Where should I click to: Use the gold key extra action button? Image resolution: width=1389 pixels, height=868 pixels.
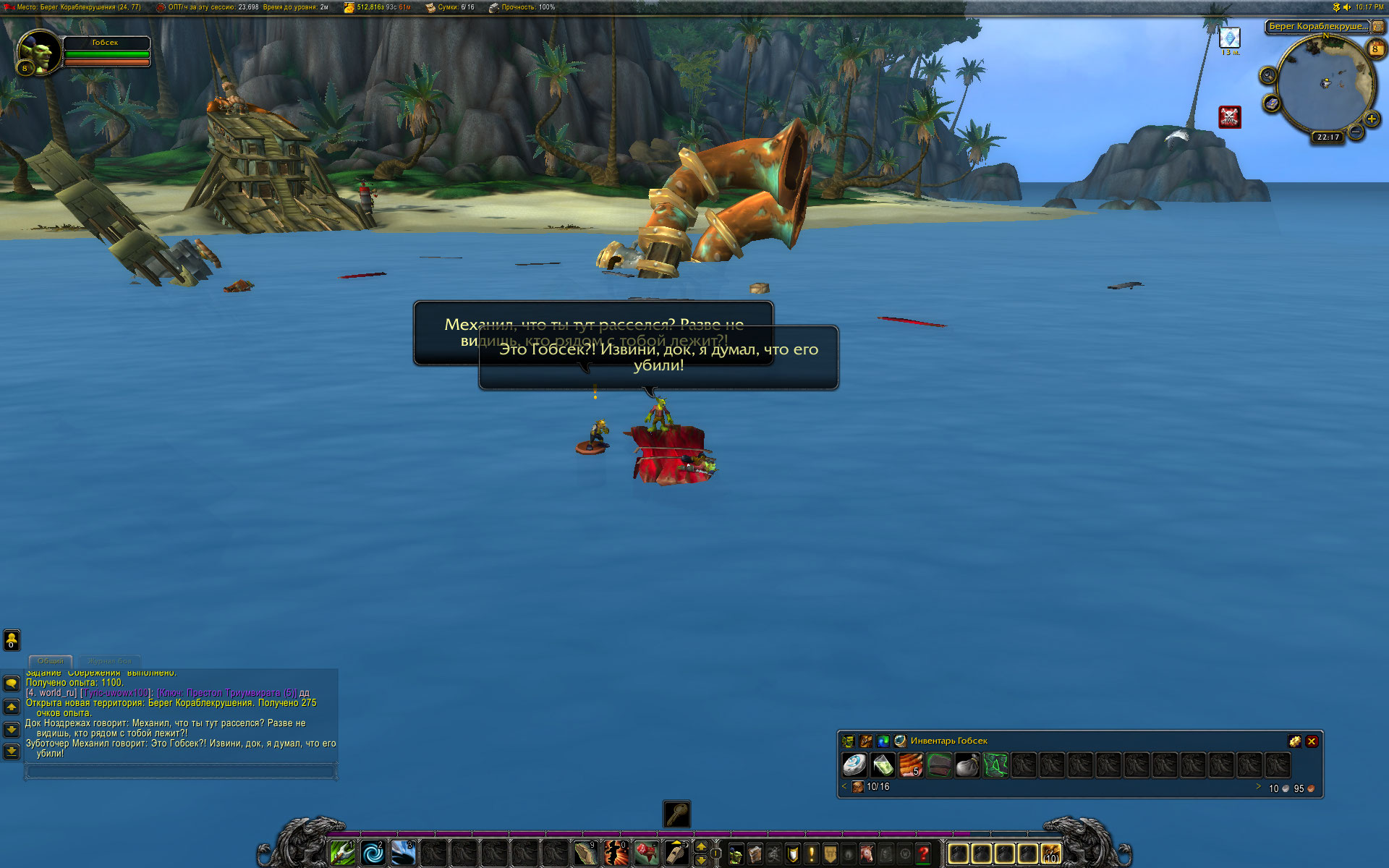coord(677,814)
